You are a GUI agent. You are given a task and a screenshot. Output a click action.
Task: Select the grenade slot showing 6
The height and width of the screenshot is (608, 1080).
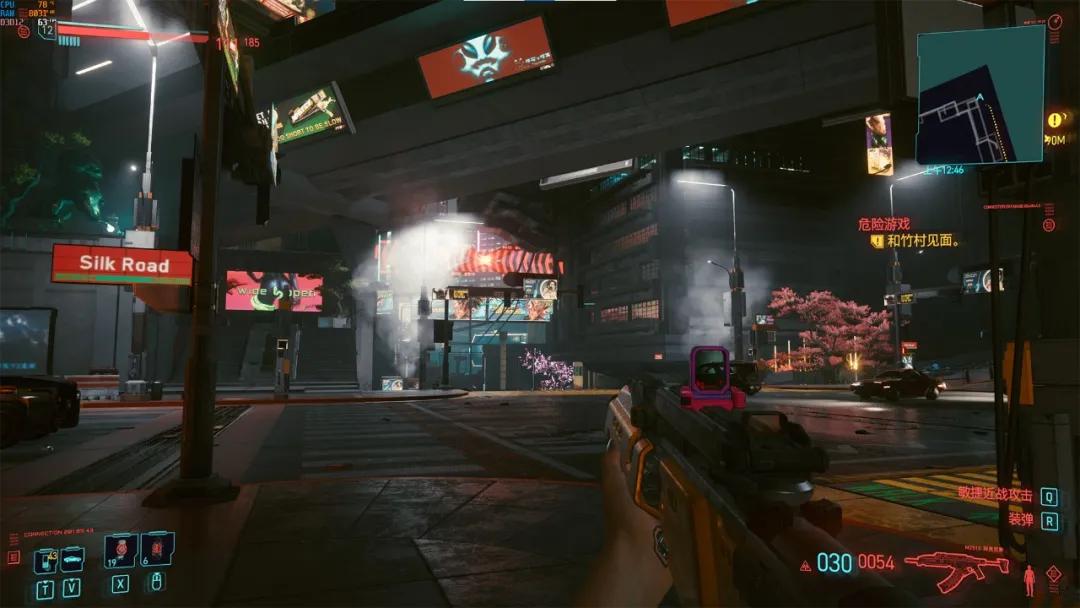click(157, 549)
